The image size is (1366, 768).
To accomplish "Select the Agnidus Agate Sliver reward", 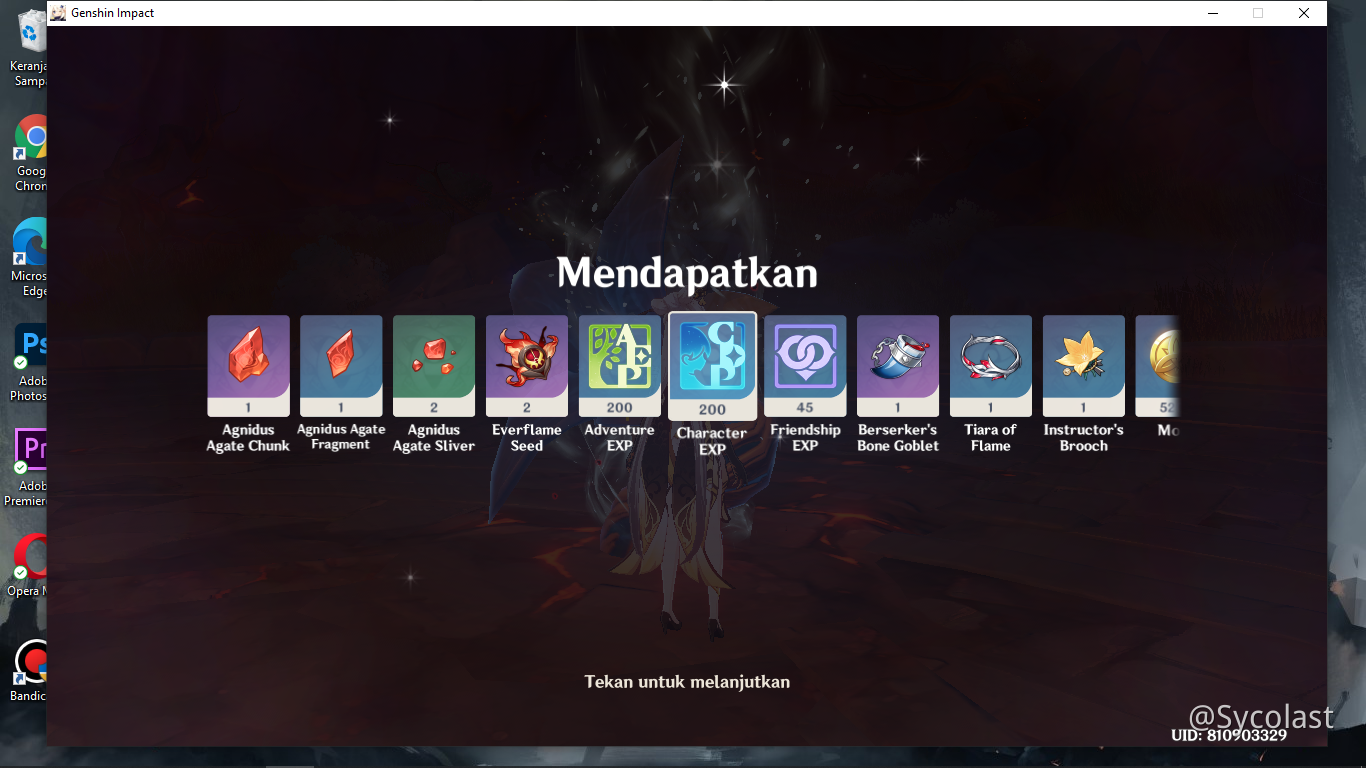I will [433, 365].
